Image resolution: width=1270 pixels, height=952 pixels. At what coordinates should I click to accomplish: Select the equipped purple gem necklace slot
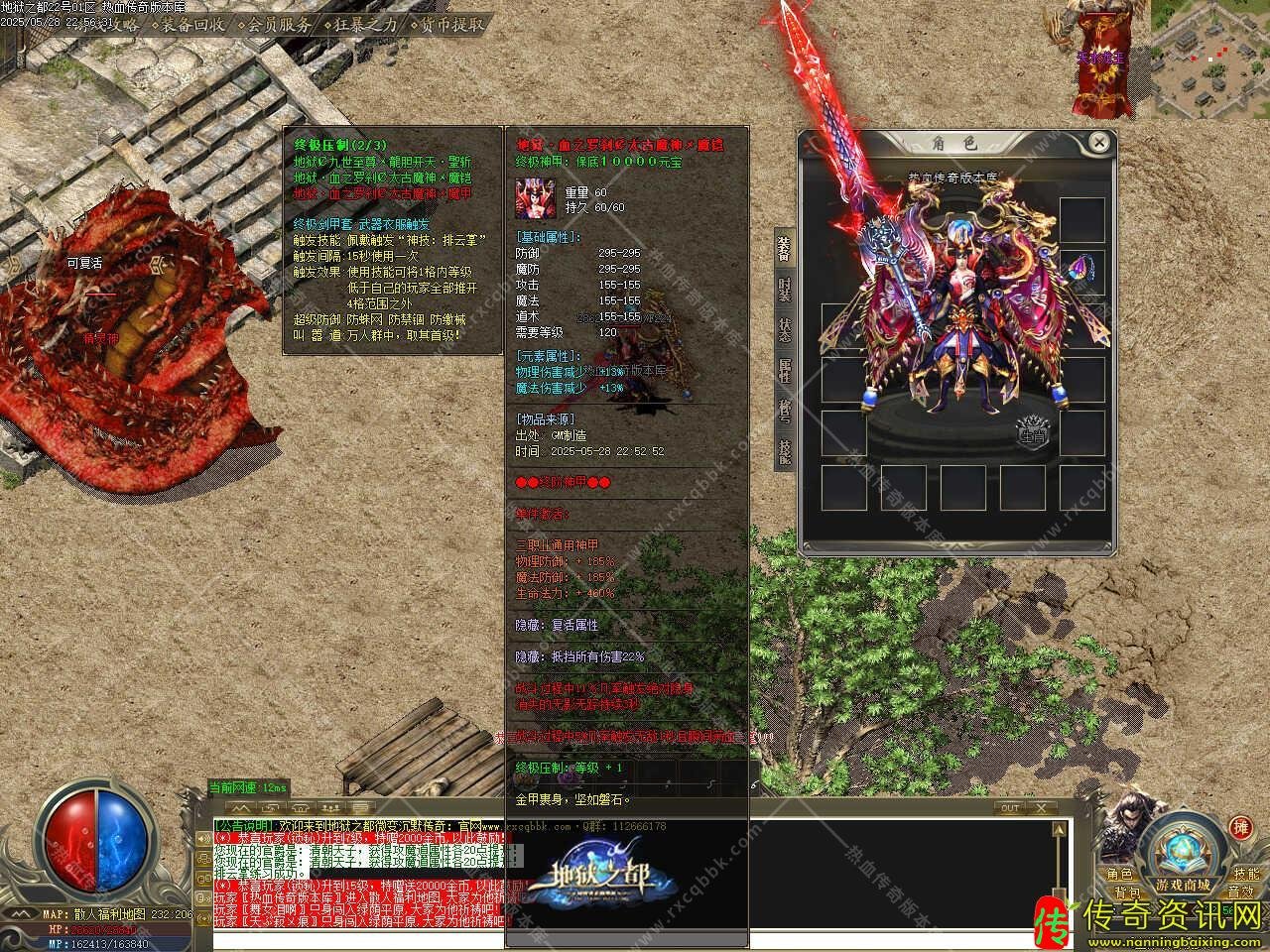tap(1081, 268)
